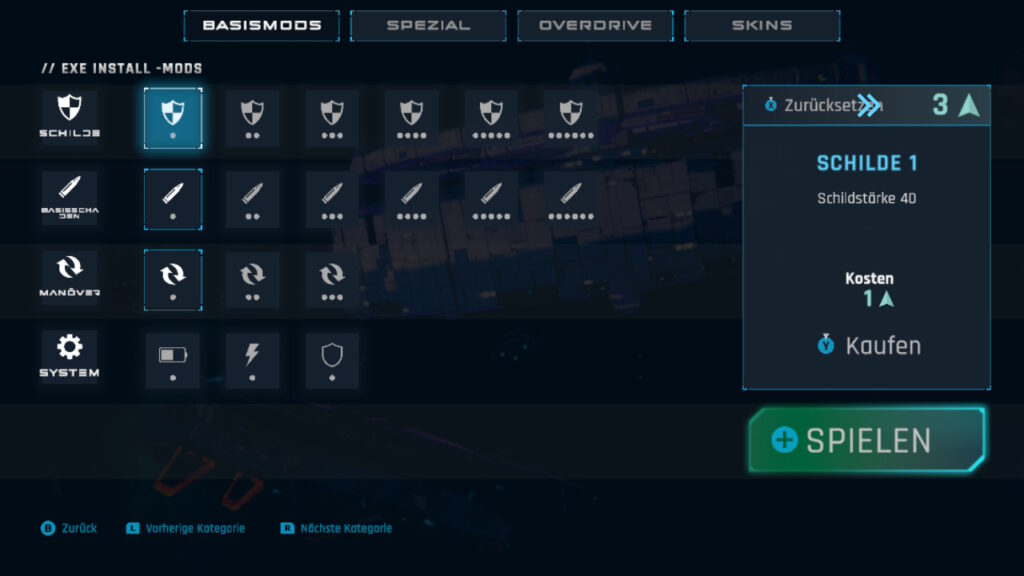1024x576 pixels.
Task: Select the one-dot shield mod
Action: [173, 117]
